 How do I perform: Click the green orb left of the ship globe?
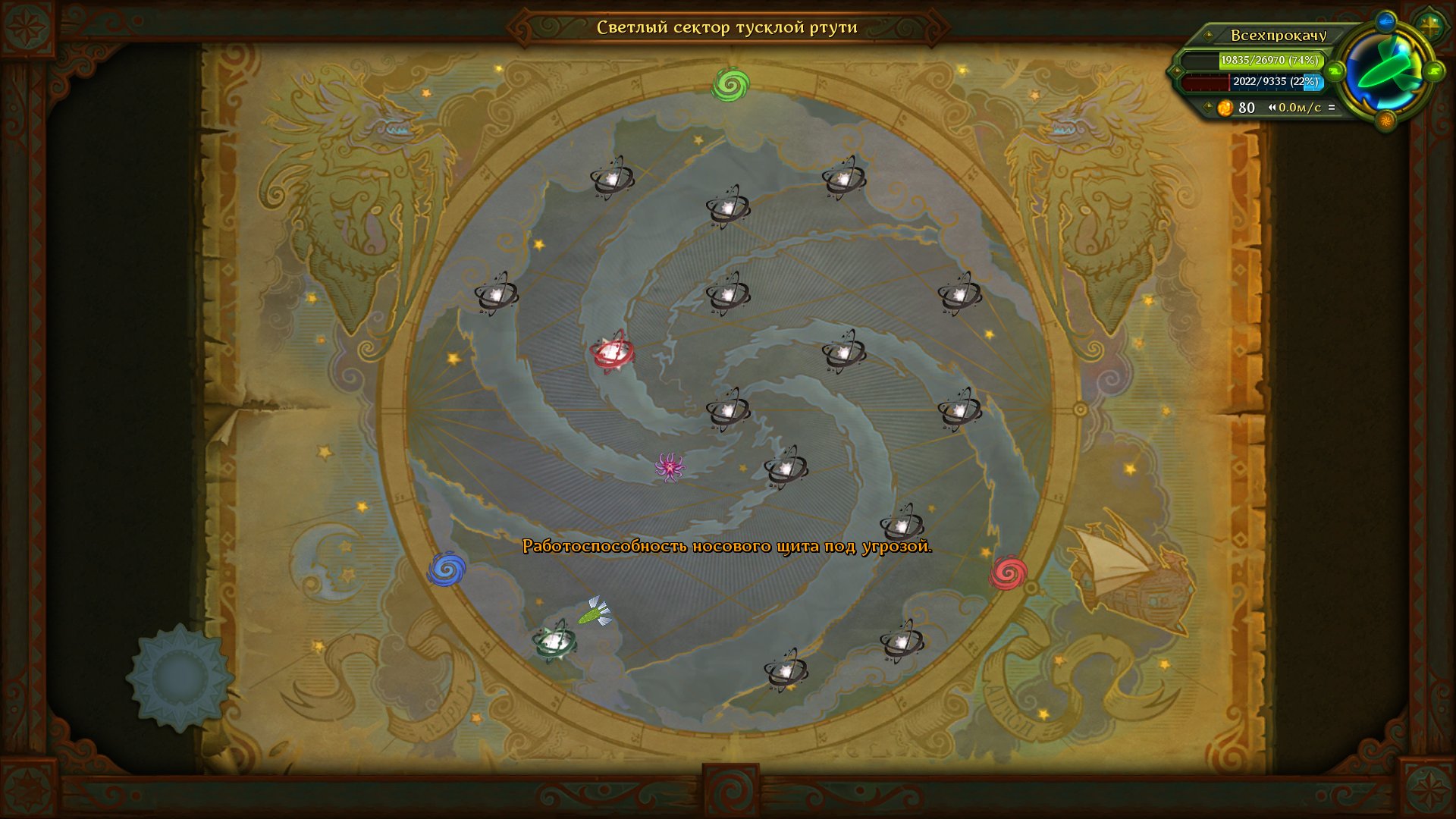(x=1335, y=72)
